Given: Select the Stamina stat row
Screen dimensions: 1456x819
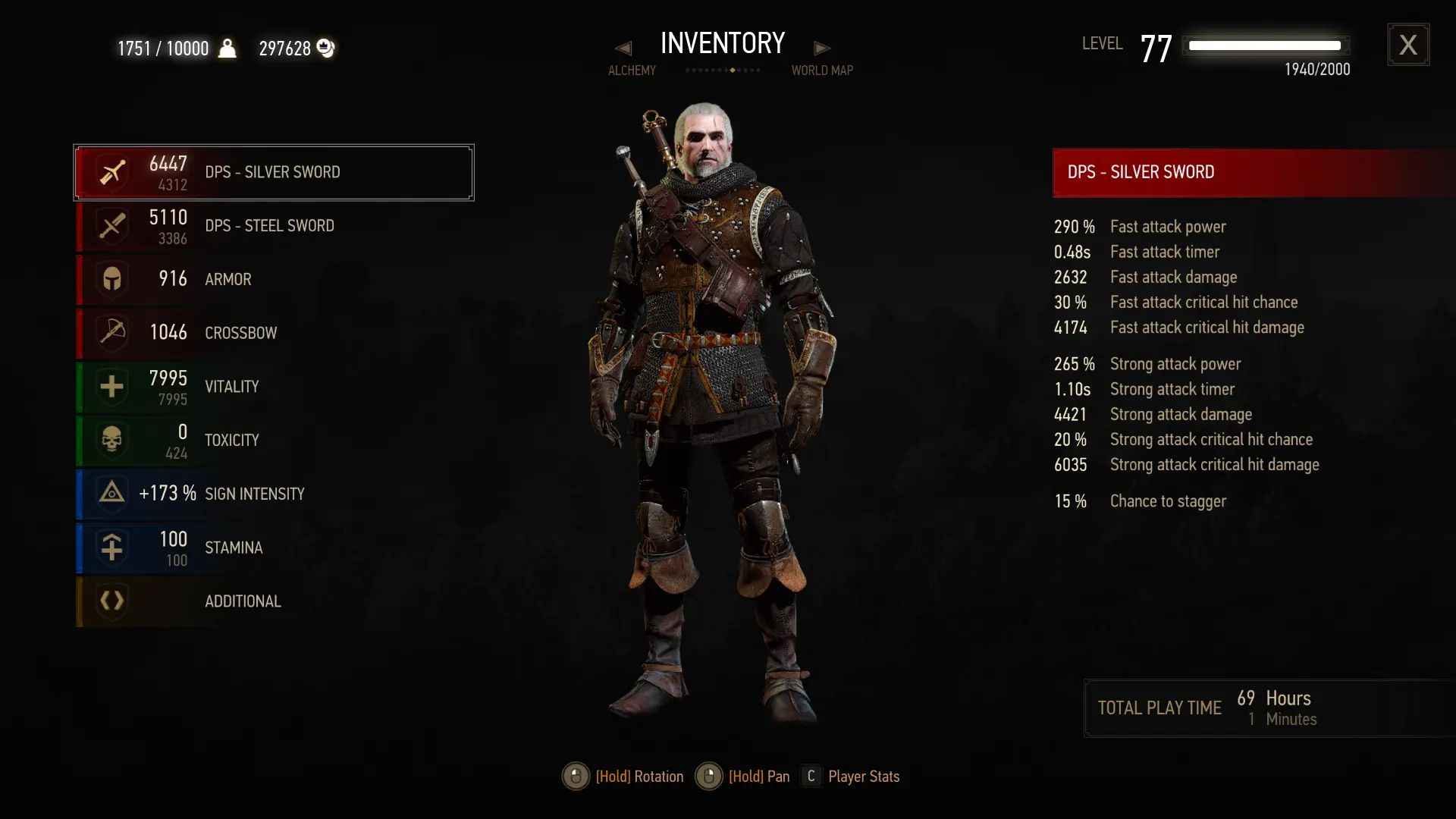Looking at the screenshot, I should [273, 548].
